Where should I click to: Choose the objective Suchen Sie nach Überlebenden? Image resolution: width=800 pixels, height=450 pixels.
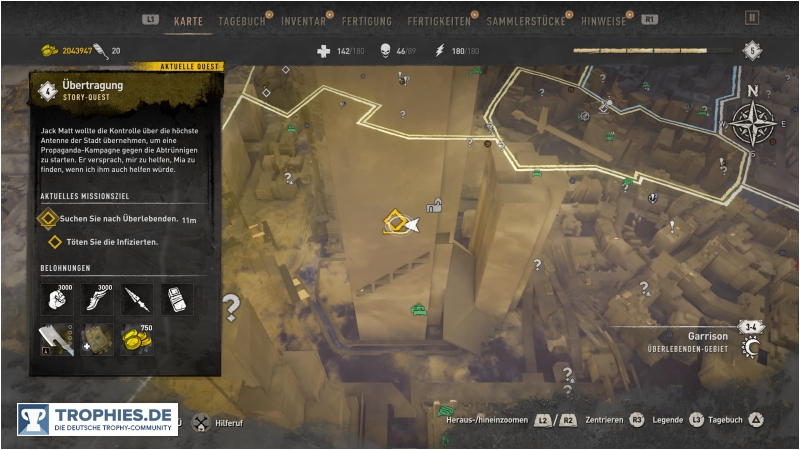click(119, 219)
